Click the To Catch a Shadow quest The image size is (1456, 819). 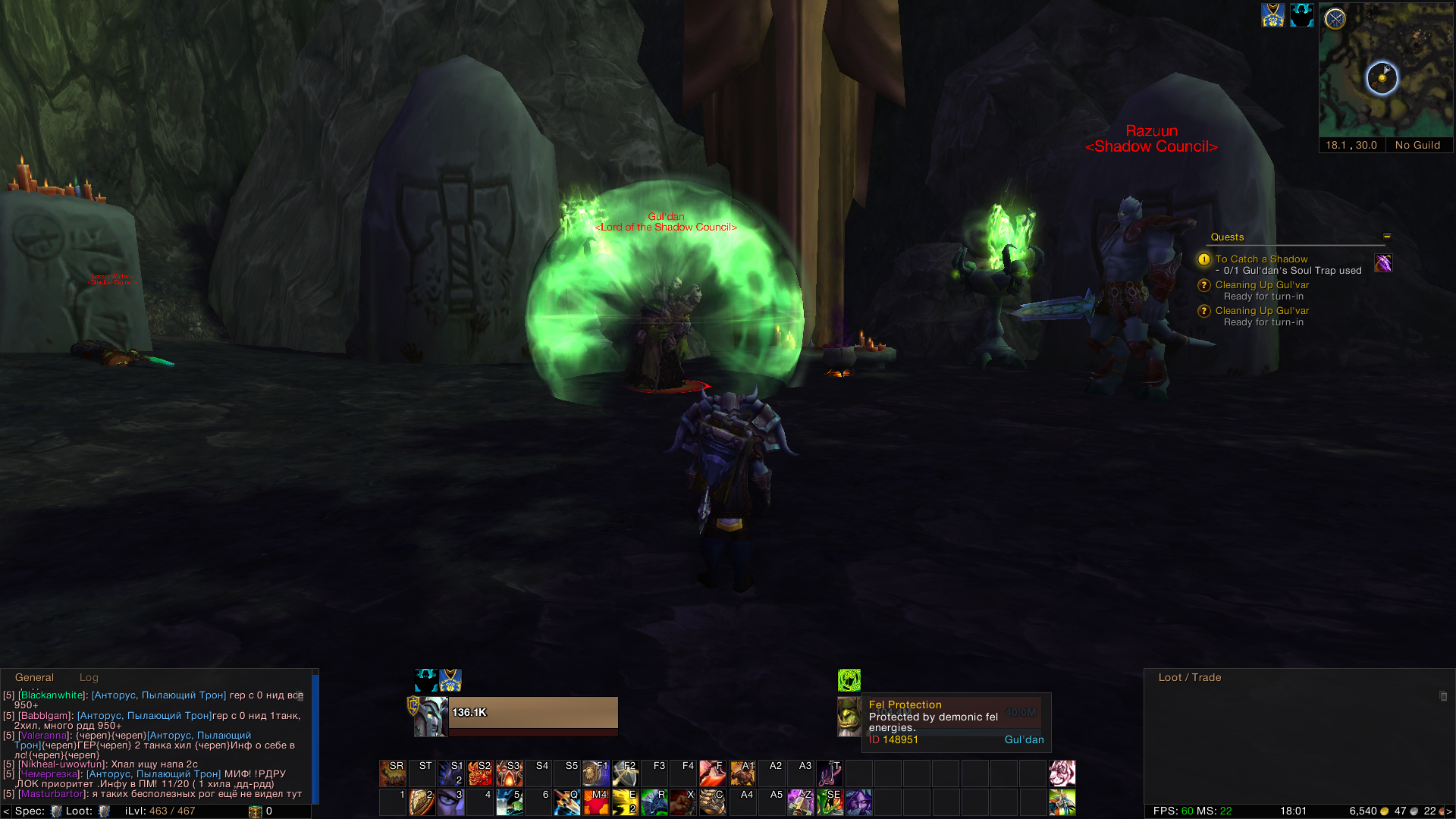tap(1261, 259)
